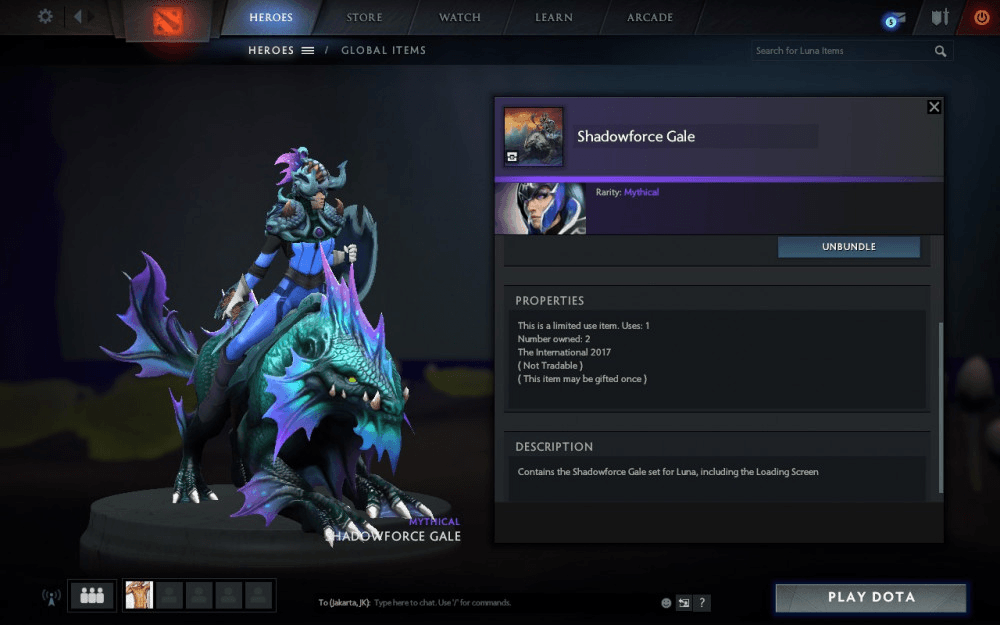This screenshot has width=1000, height=625.
Task: Type in the Search for Luna Items field
Action: point(840,51)
